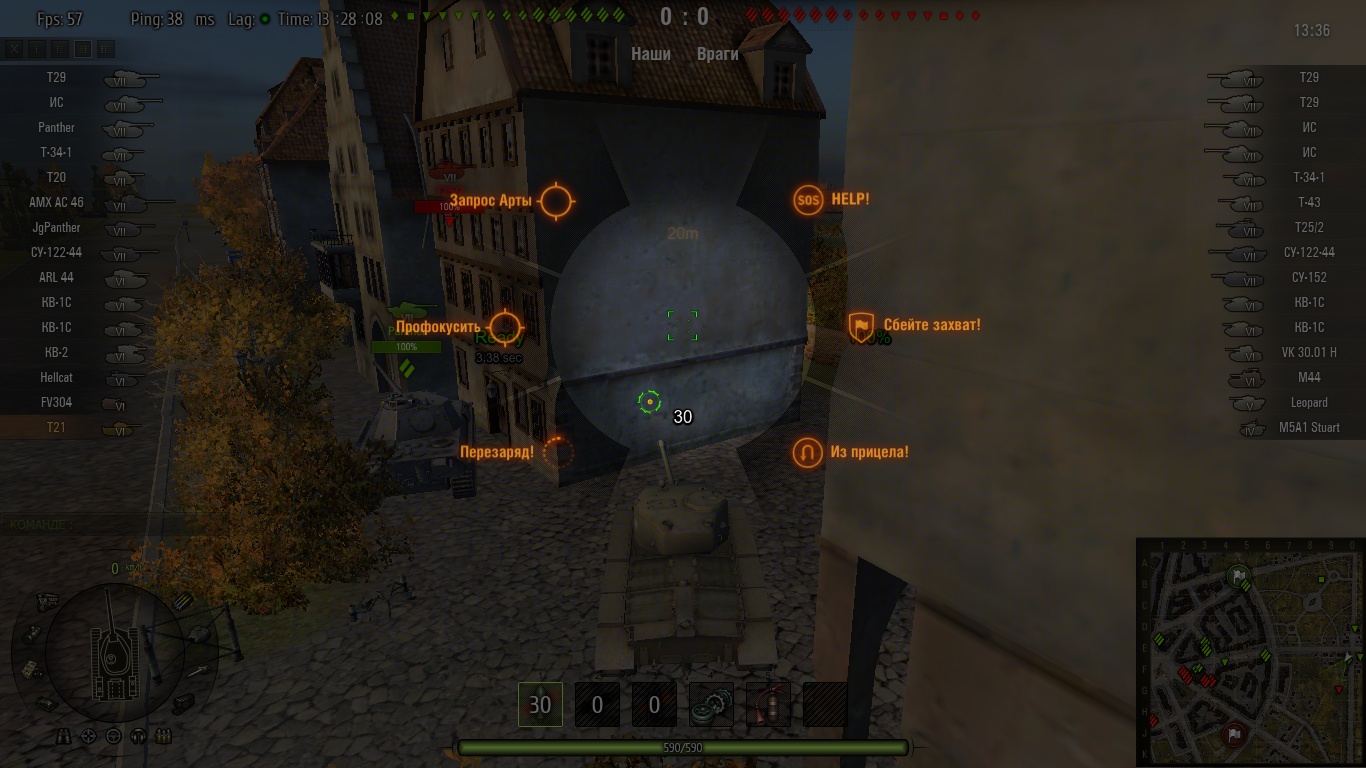
Task: Pick ally Hellcat in the team list
Action: click(57, 377)
